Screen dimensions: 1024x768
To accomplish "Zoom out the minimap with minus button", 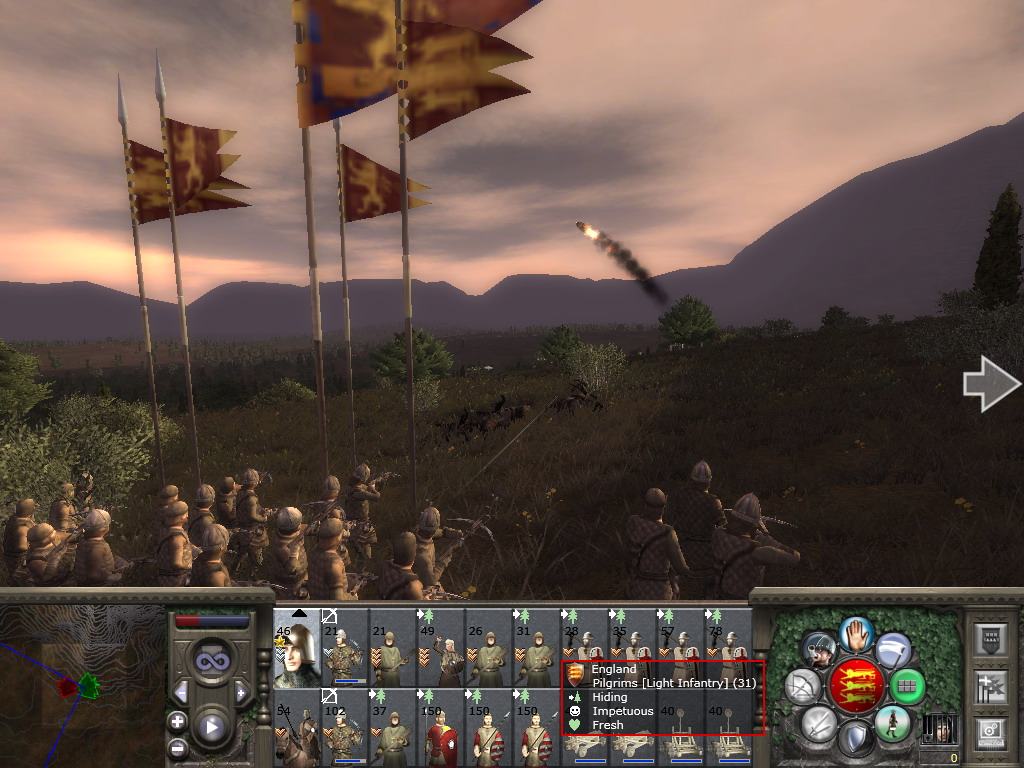I will tap(177, 746).
